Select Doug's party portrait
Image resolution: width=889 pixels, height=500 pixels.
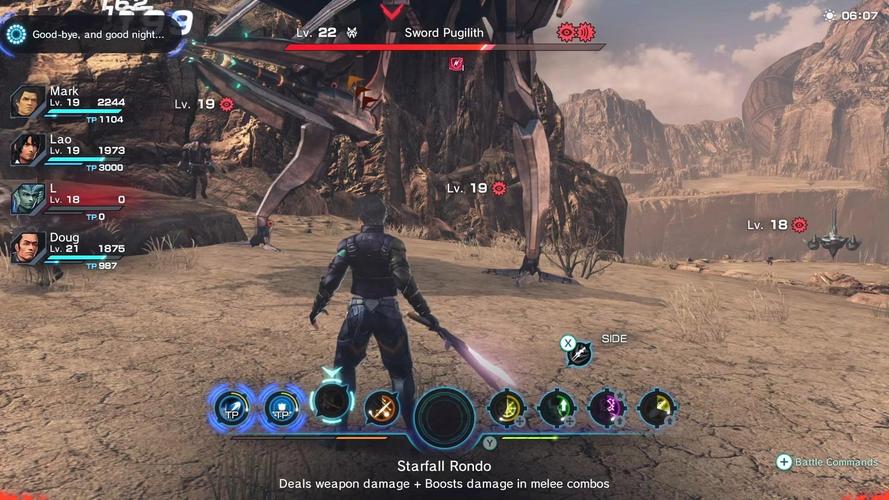click(x=28, y=246)
